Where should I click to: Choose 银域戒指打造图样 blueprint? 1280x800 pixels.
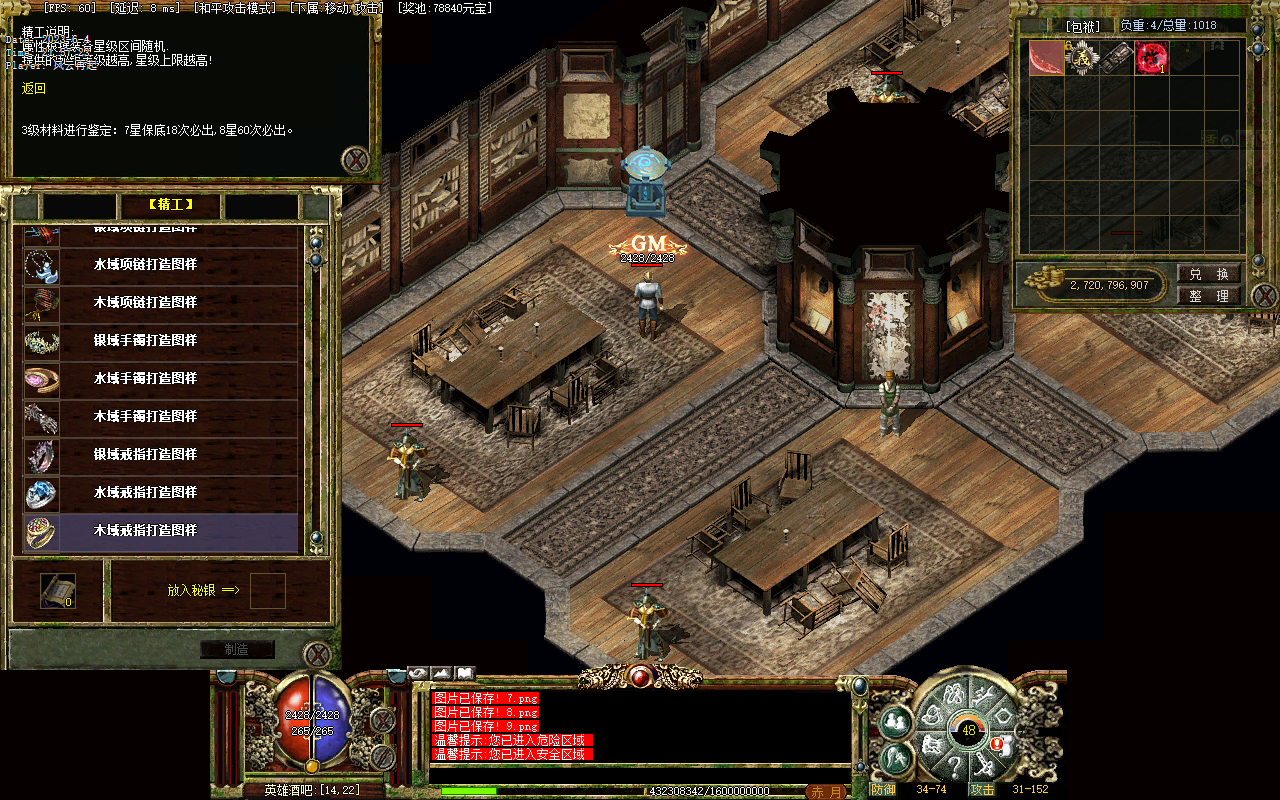coord(160,455)
